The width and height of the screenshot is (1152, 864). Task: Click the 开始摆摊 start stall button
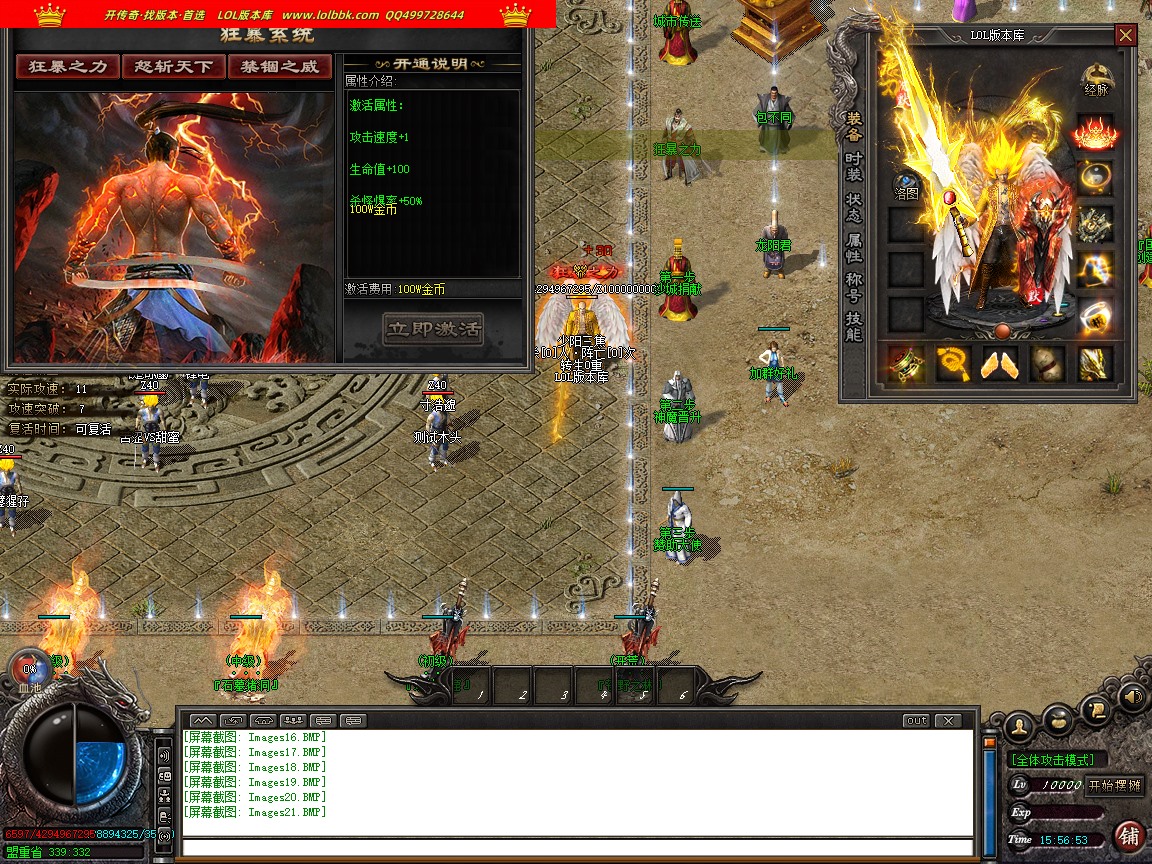point(1114,785)
